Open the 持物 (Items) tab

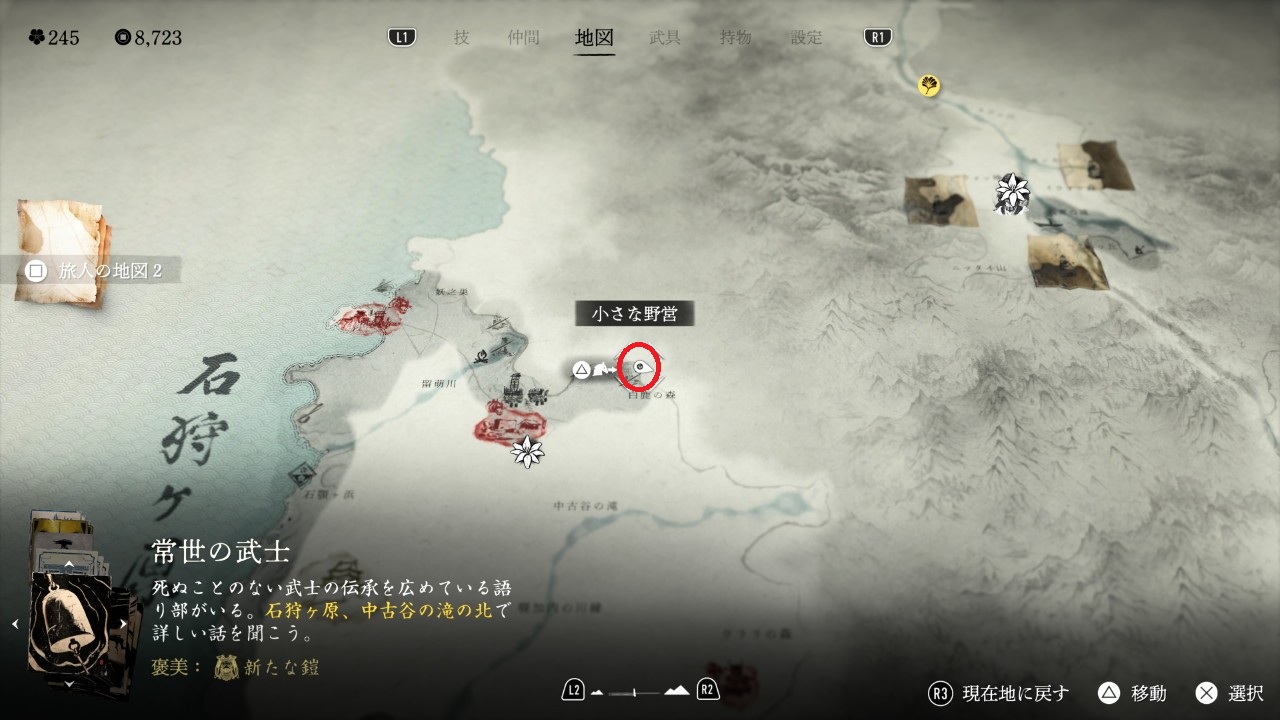coord(736,38)
